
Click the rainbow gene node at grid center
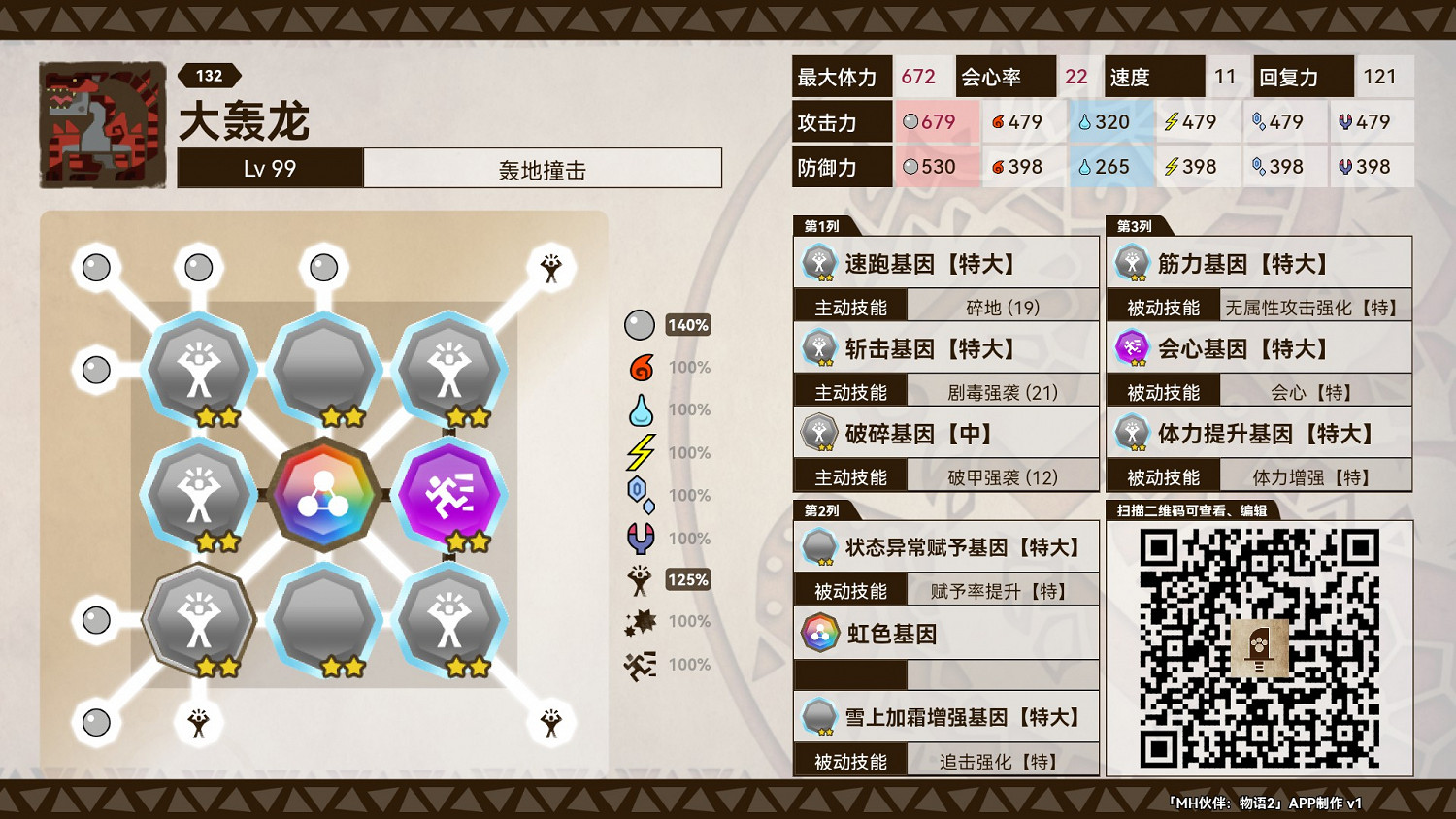pyautogui.click(x=324, y=495)
